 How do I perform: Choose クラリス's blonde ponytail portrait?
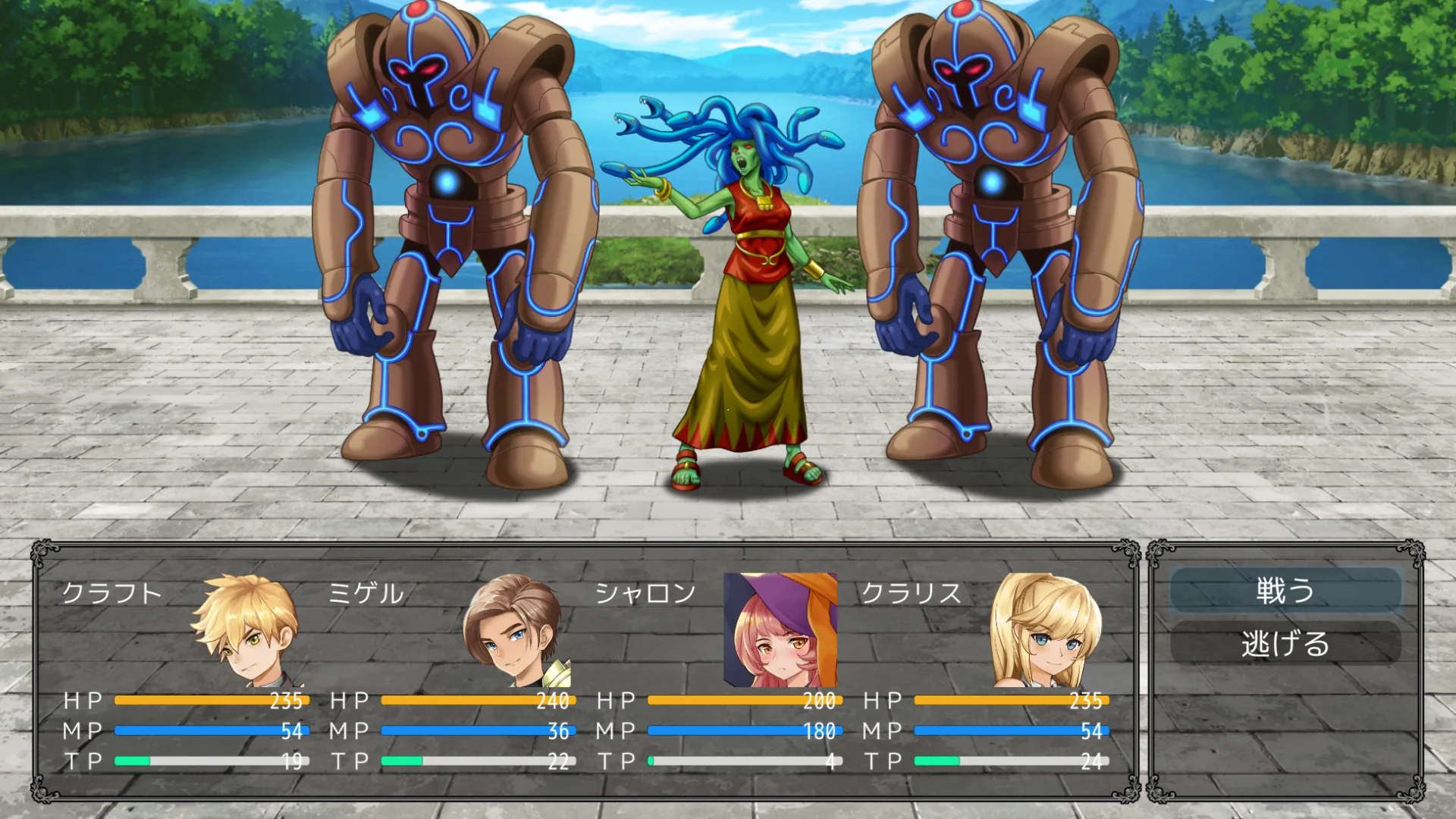pos(1046,631)
